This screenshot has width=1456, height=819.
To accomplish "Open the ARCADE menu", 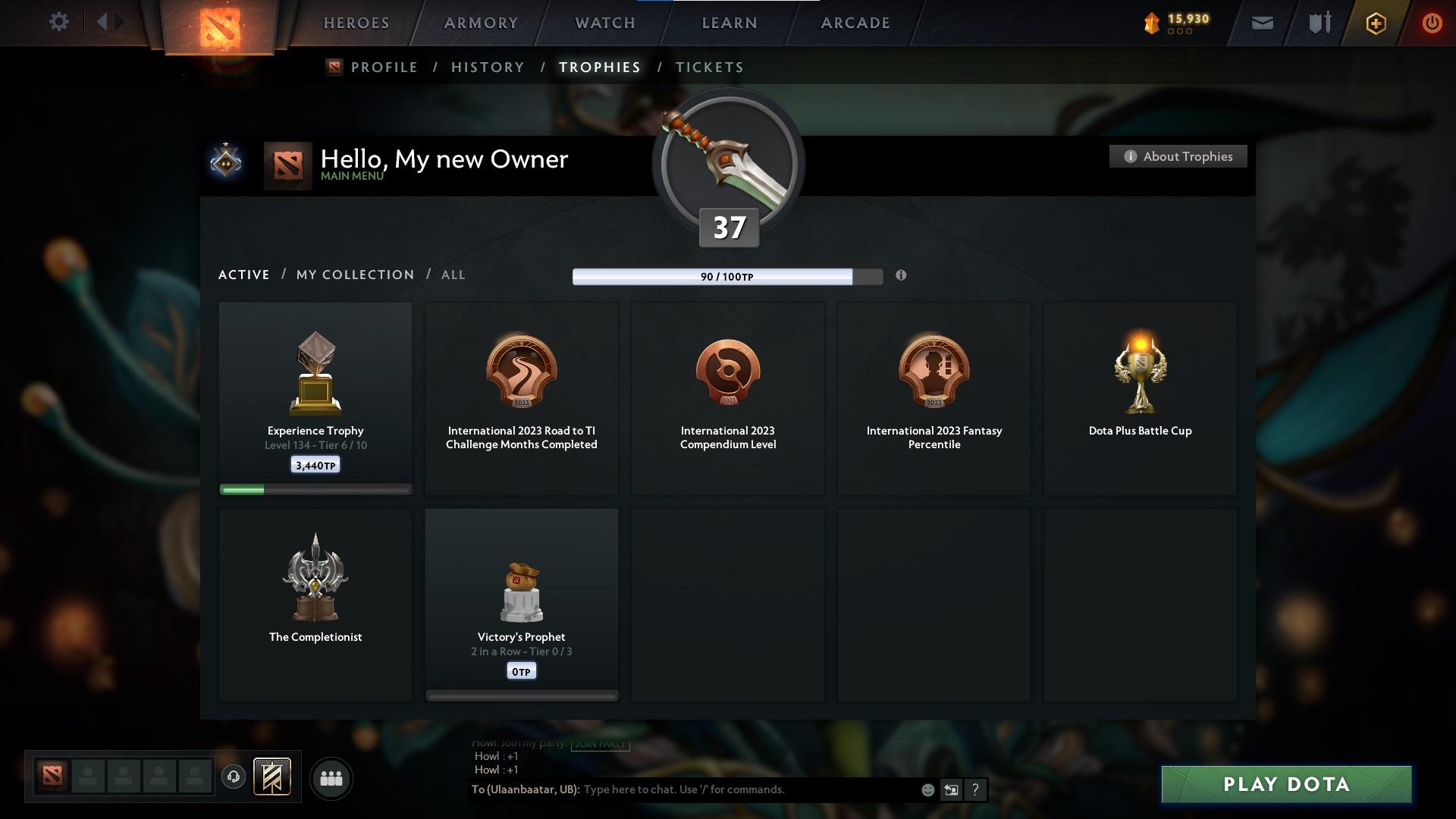I will coord(854,23).
